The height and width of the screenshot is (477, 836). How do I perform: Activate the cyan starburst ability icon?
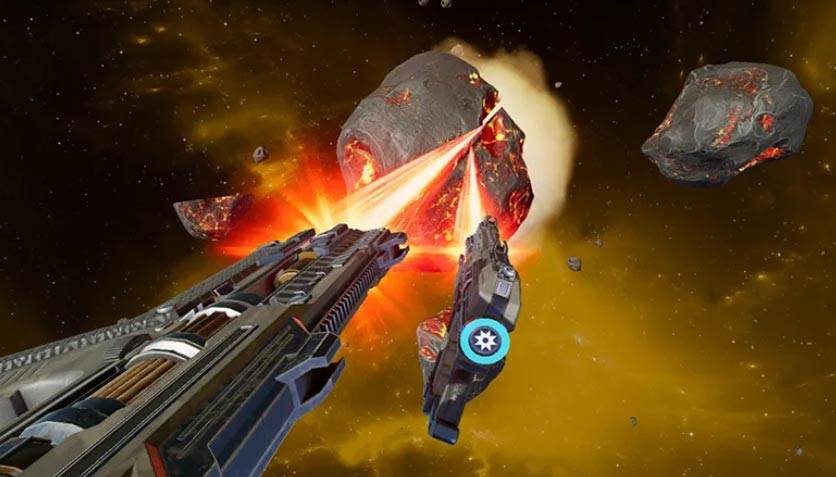click(485, 342)
